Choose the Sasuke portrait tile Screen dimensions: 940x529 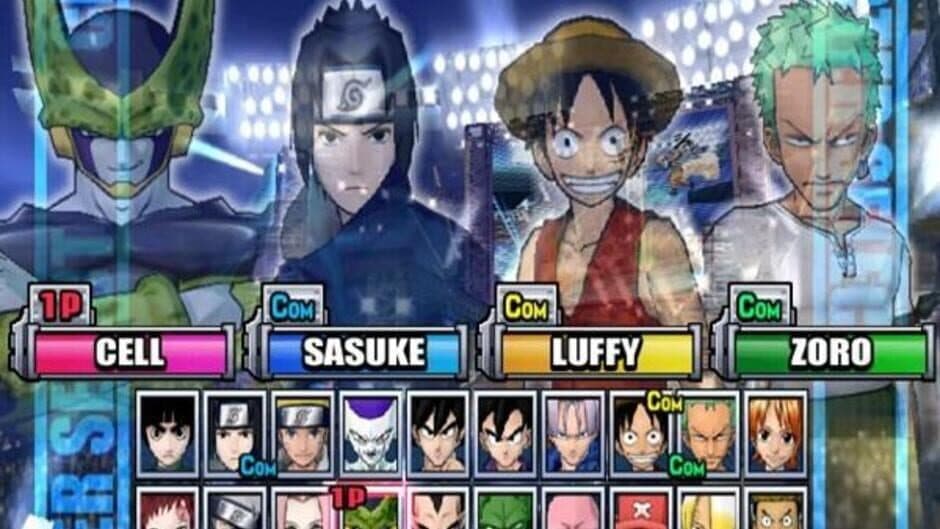coord(235,432)
